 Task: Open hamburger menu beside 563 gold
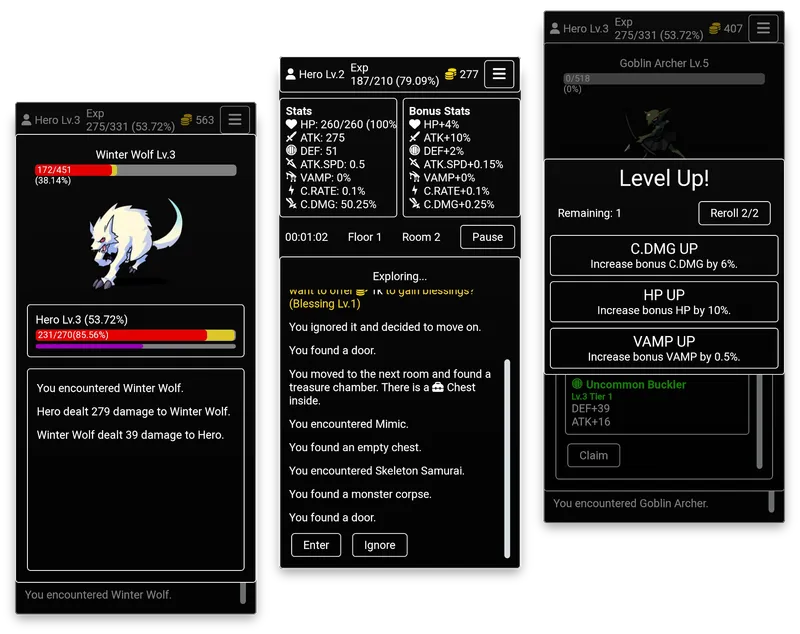click(235, 120)
